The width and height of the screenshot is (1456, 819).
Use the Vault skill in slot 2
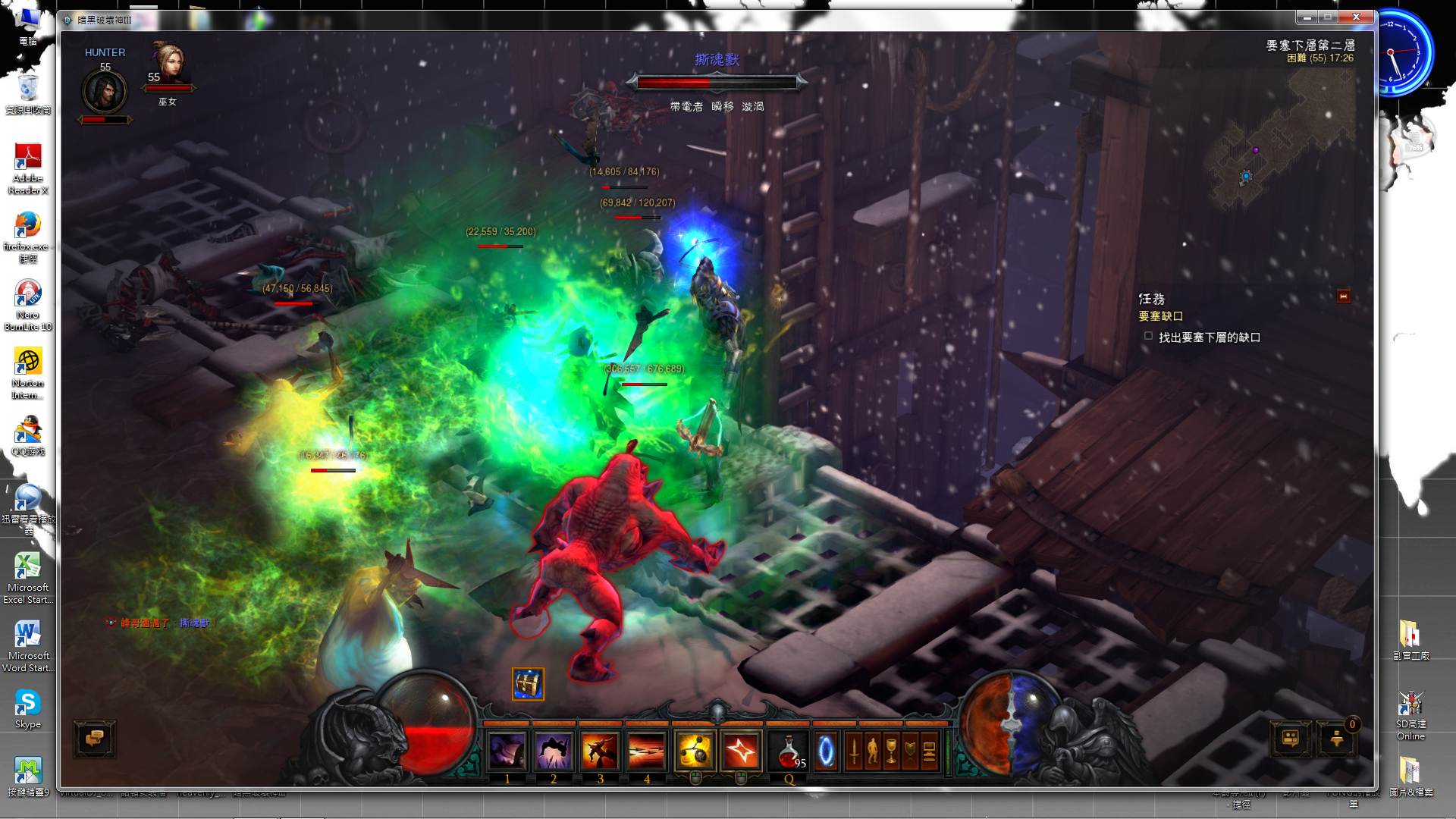coord(554,752)
